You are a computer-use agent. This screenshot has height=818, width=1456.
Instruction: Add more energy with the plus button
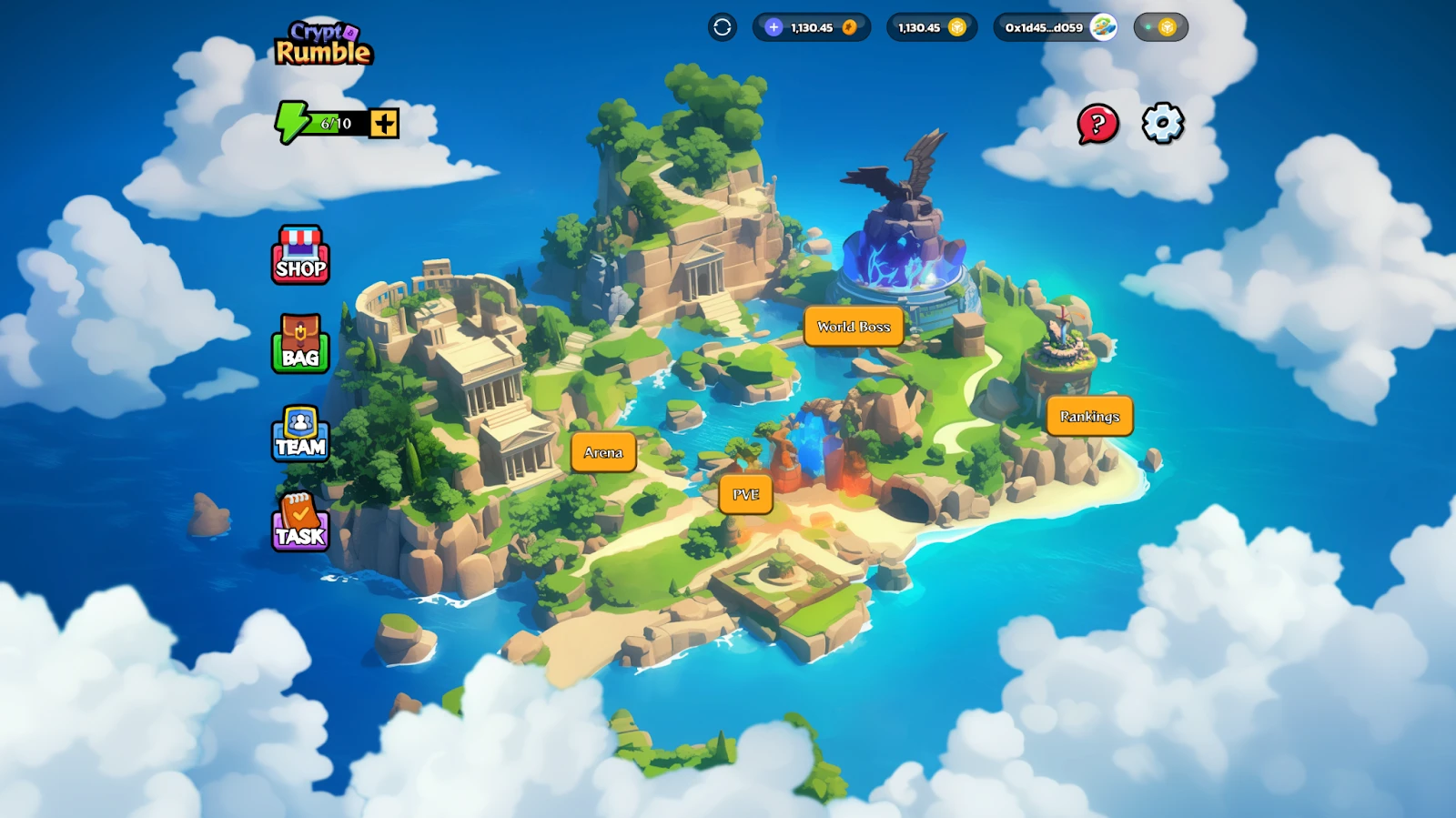coord(384,124)
